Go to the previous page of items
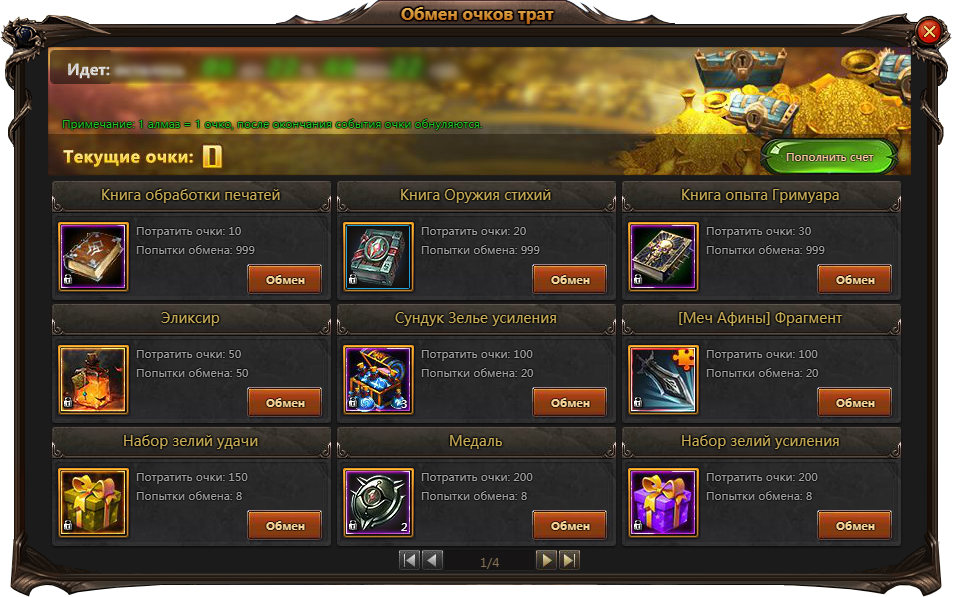 [x=432, y=560]
